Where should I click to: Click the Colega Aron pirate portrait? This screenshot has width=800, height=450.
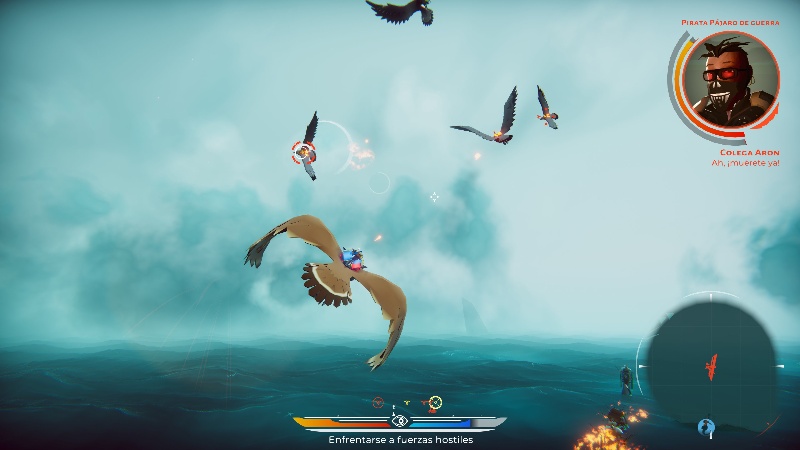click(x=725, y=80)
